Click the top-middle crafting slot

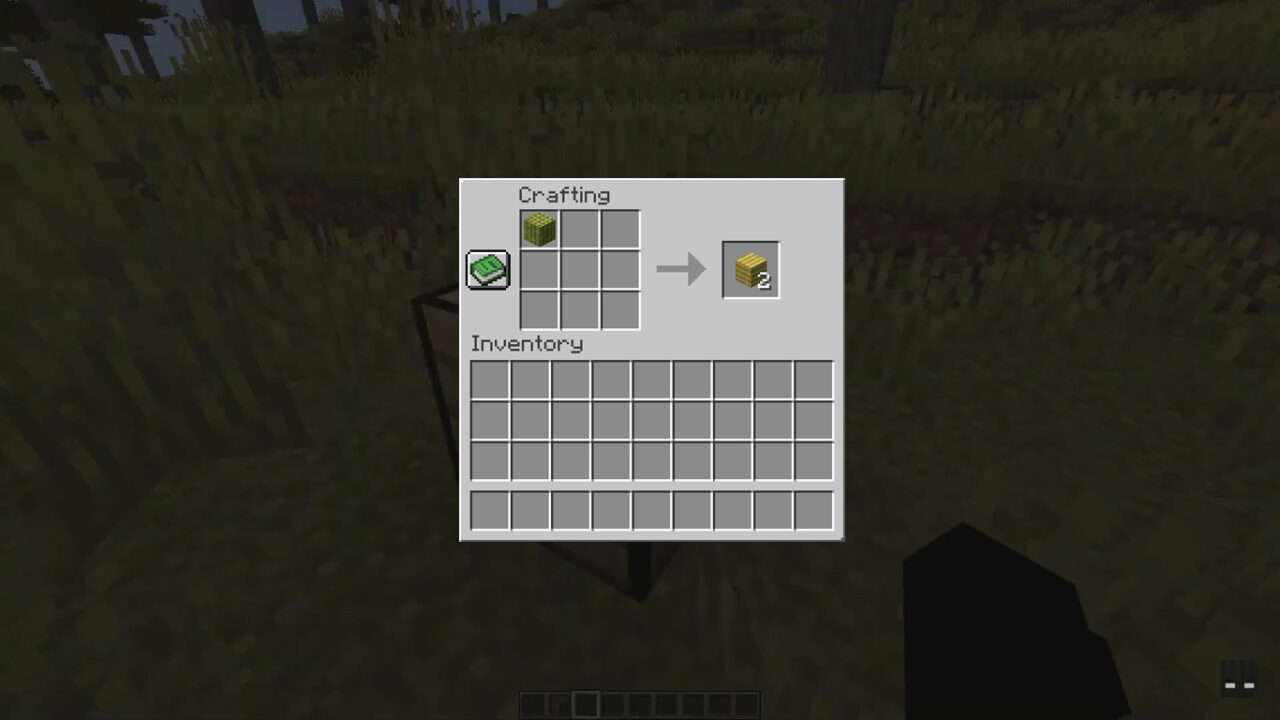[x=579, y=229]
